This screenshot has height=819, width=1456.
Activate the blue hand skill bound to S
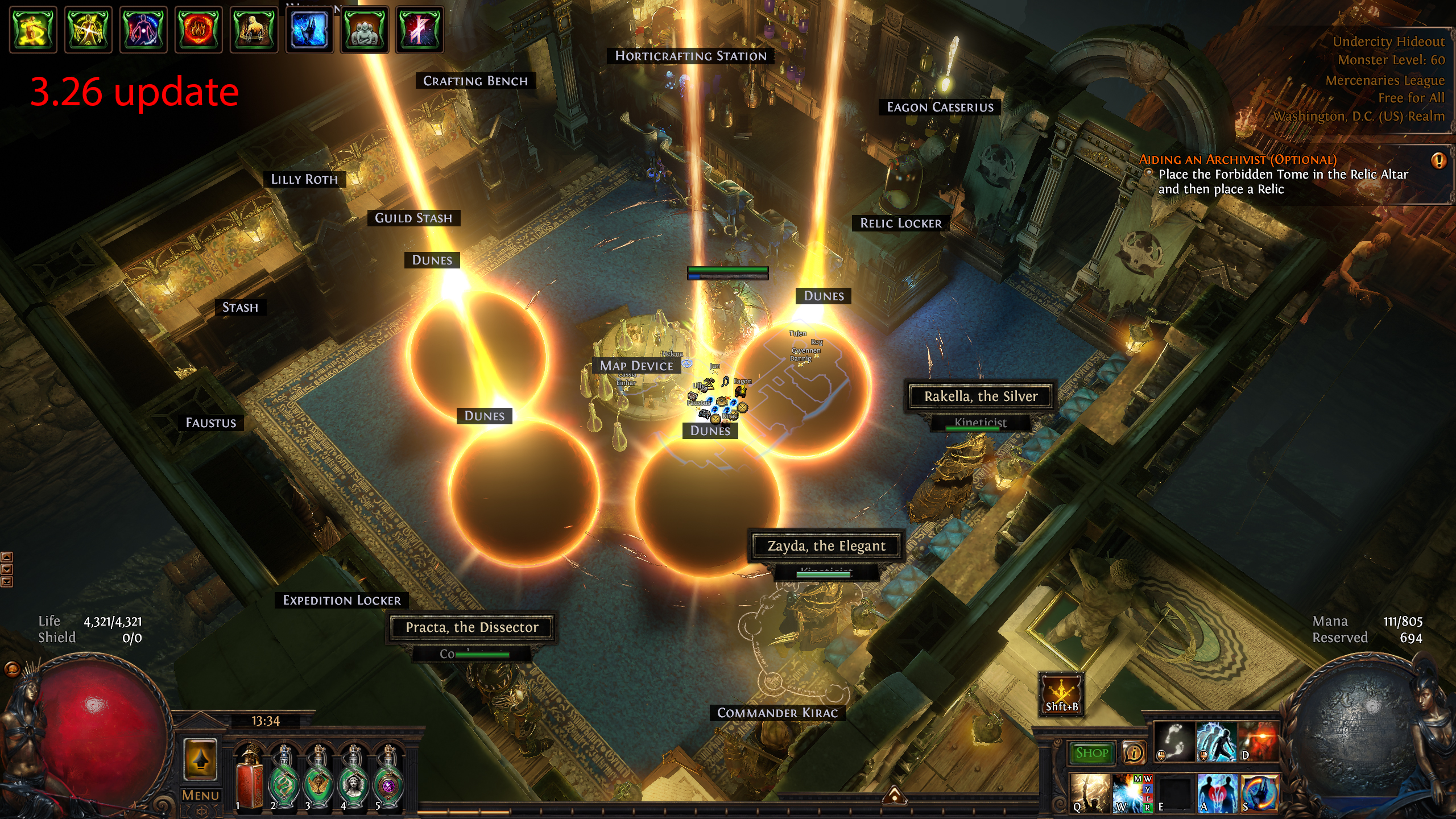coord(1259,793)
